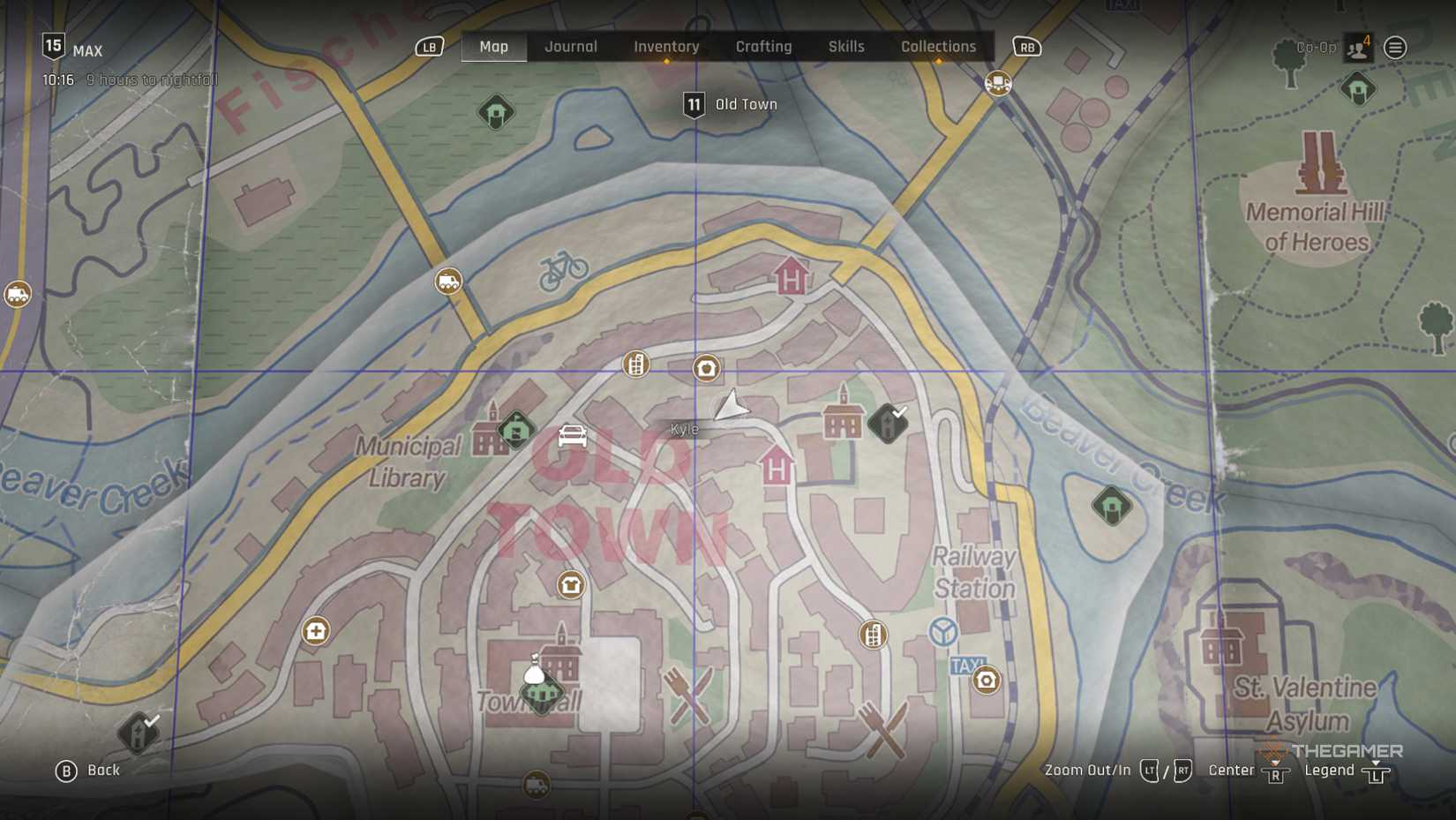
Task: Select the Map tab
Action: coord(493,47)
